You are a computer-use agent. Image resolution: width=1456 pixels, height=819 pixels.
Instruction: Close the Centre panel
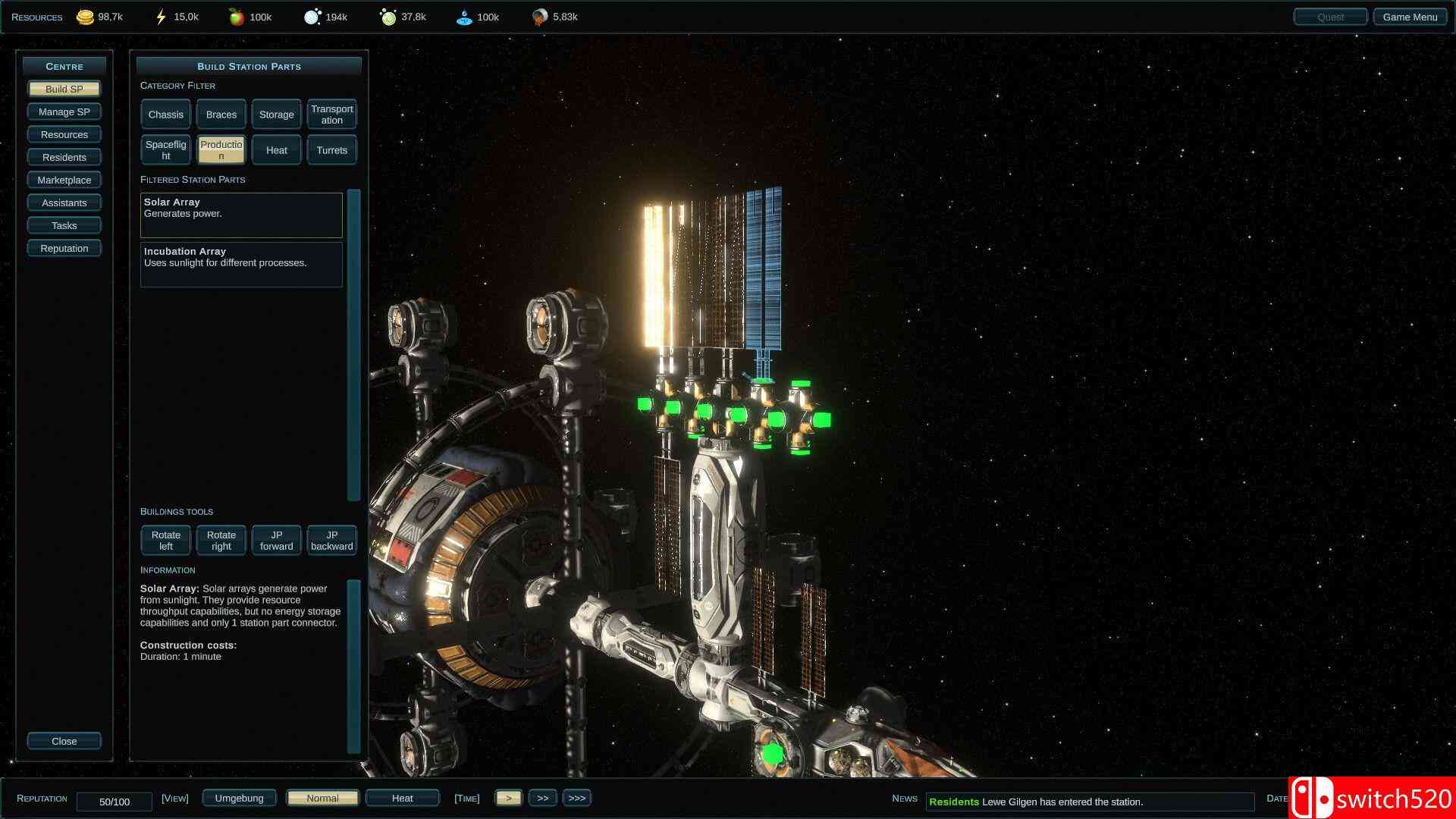pos(64,741)
